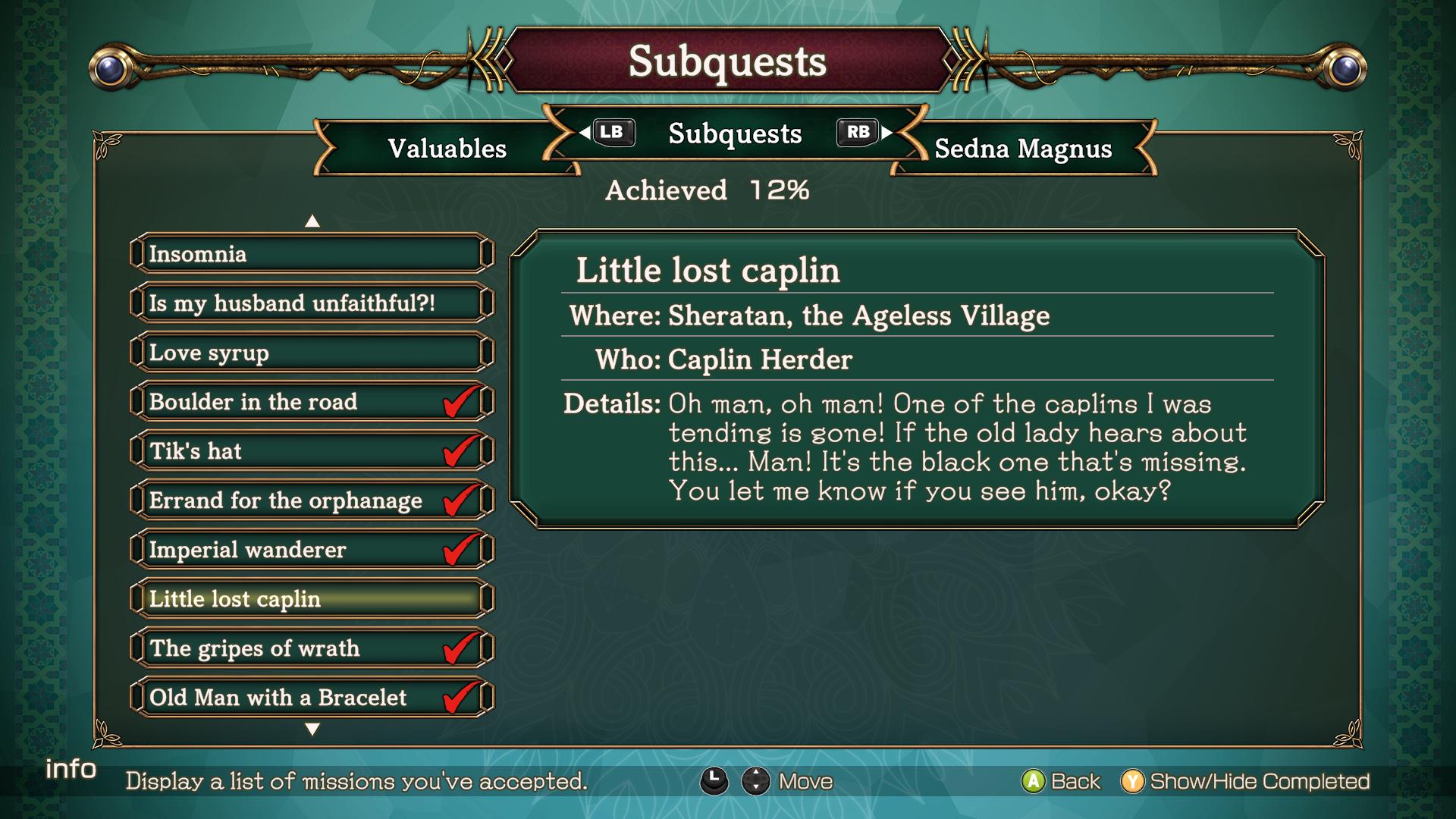Select Errand for the orphanage

tap(311, 500)
